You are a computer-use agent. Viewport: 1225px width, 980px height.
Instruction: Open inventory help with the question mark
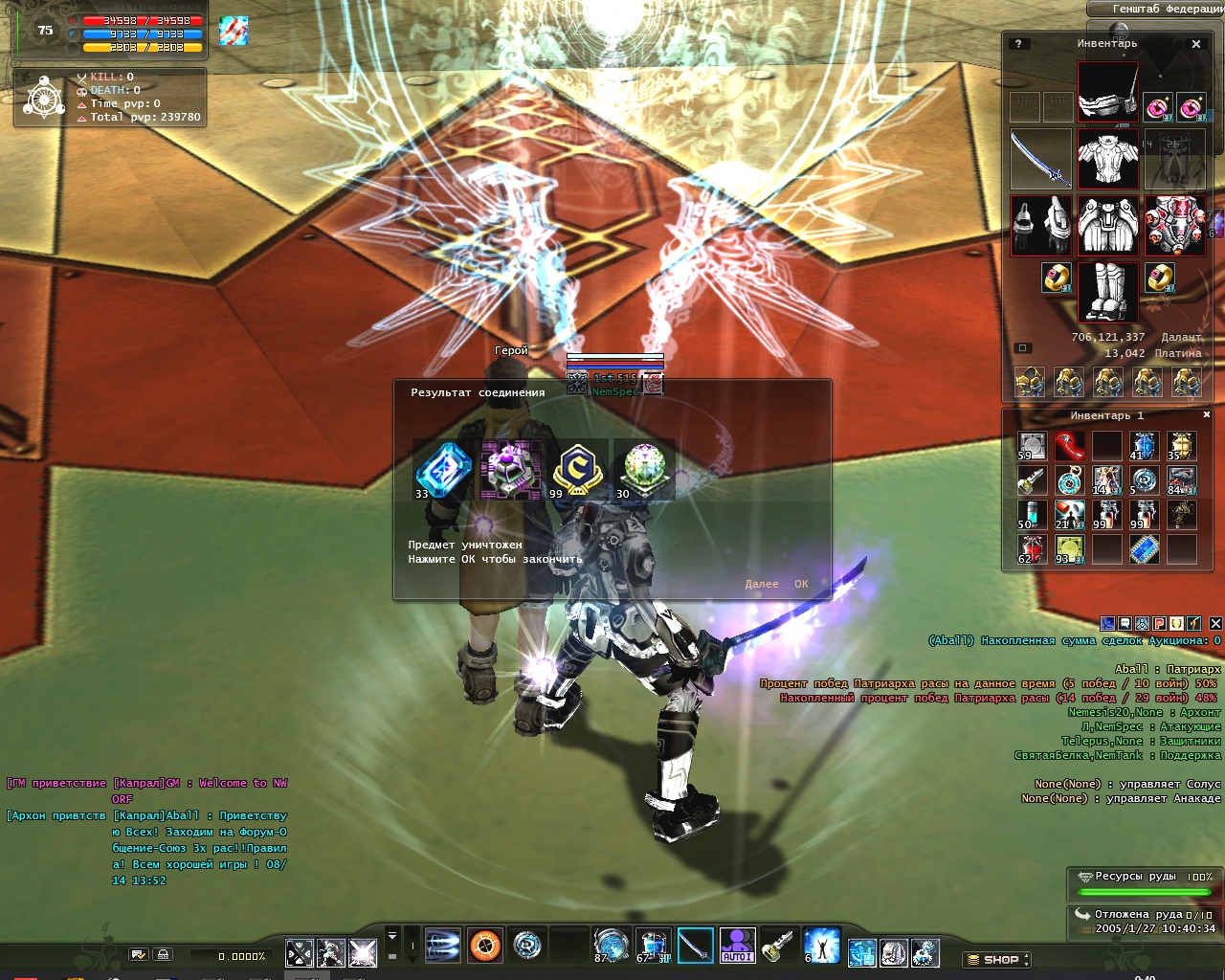pyautogui.click(x=1018, y=44)
